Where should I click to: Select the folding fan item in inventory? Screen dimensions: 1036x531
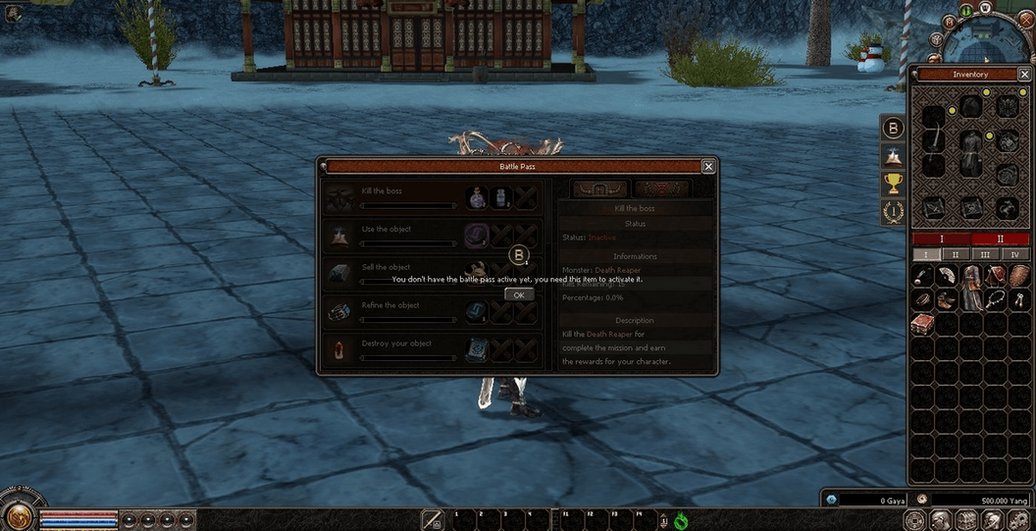pos(922,275)
